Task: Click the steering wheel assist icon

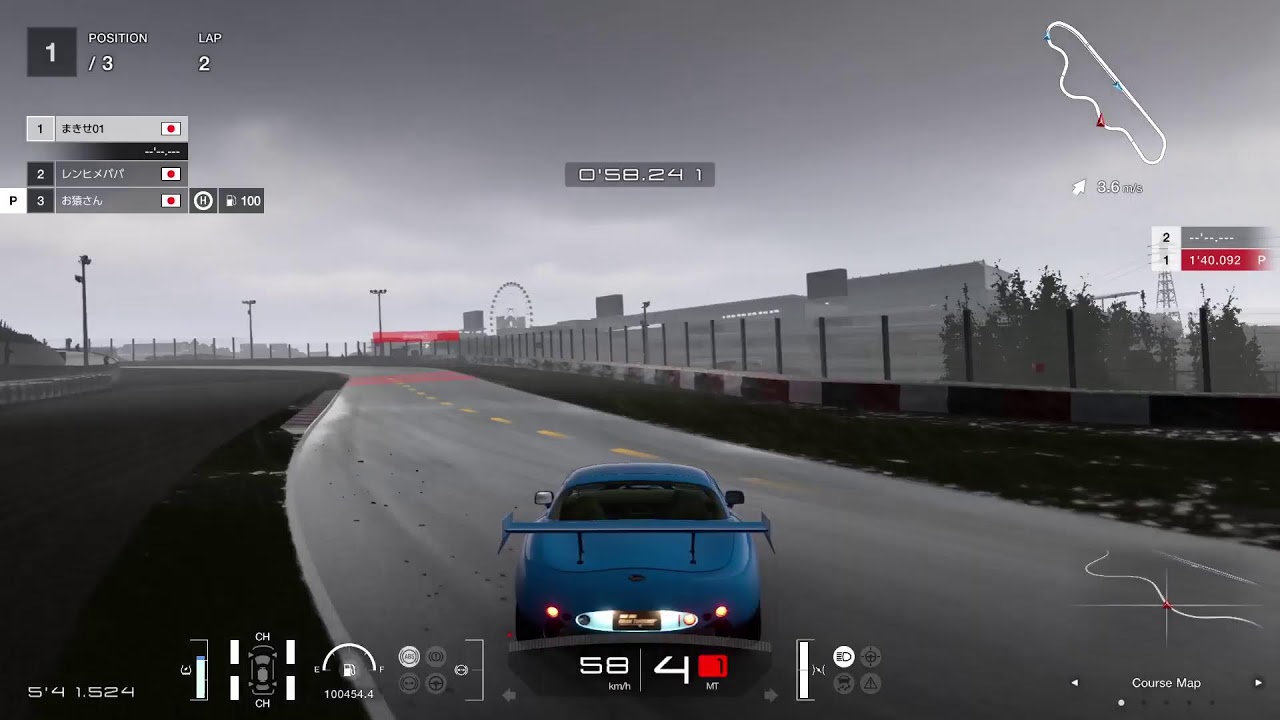Action: (x=436, y=684)
